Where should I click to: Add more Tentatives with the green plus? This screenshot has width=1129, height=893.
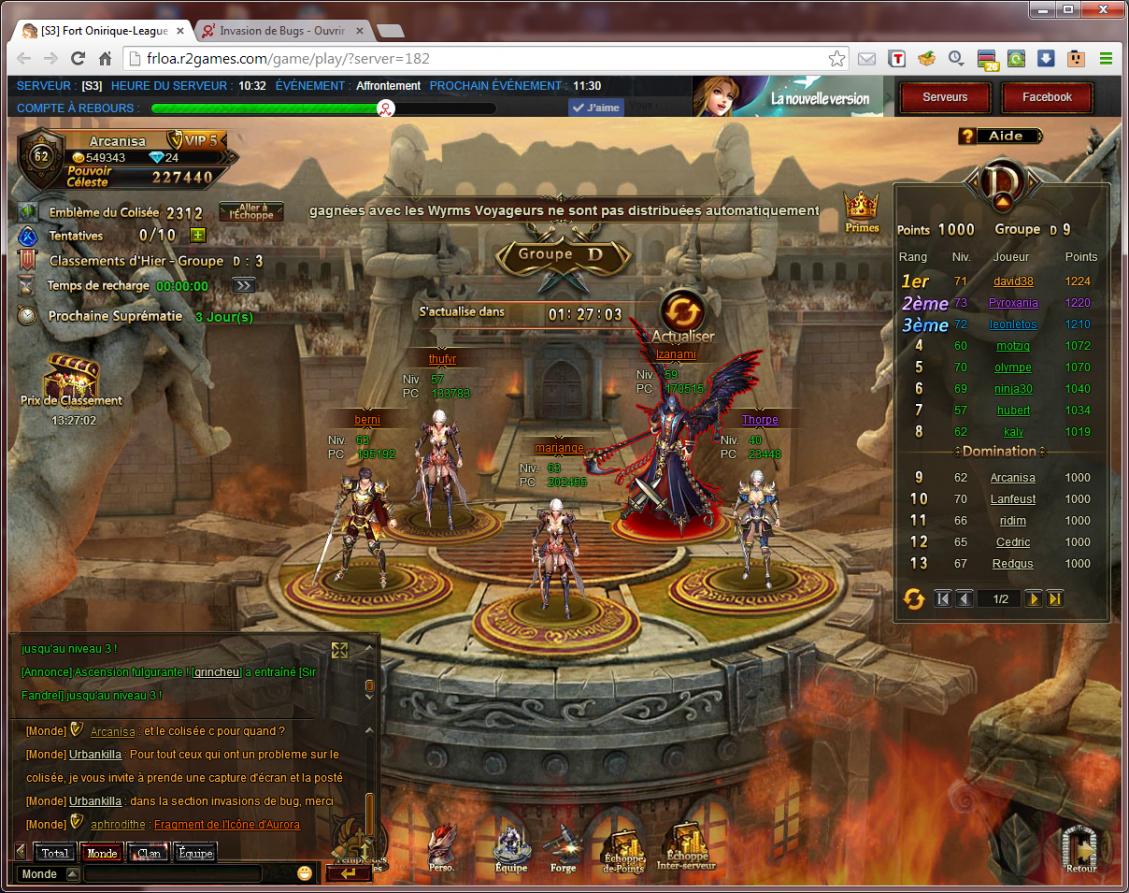pyautogui.click(x=198, y=235)
